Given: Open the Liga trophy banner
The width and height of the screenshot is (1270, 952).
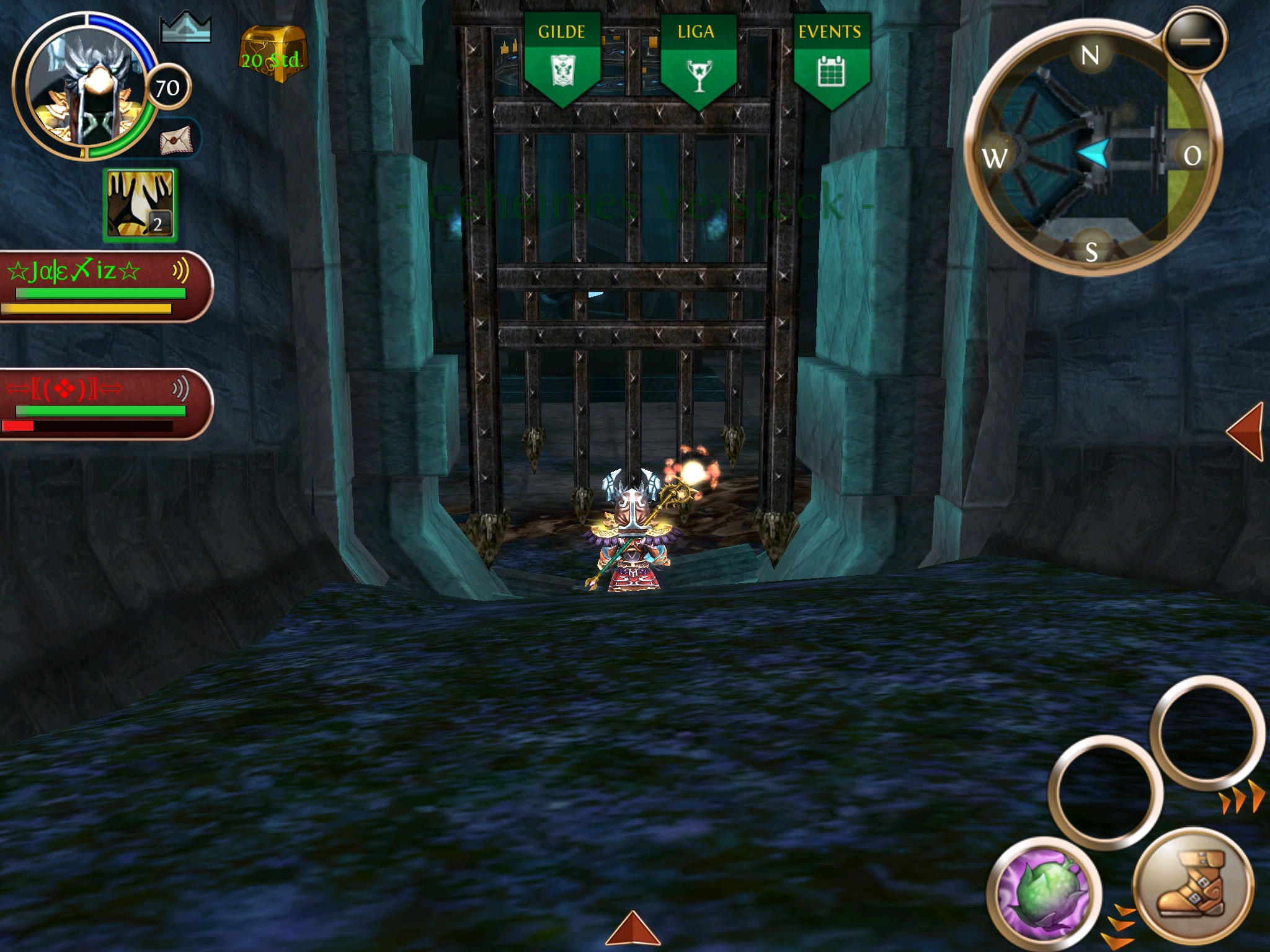Looking at the screenshot, I should (x=698, y=59).
